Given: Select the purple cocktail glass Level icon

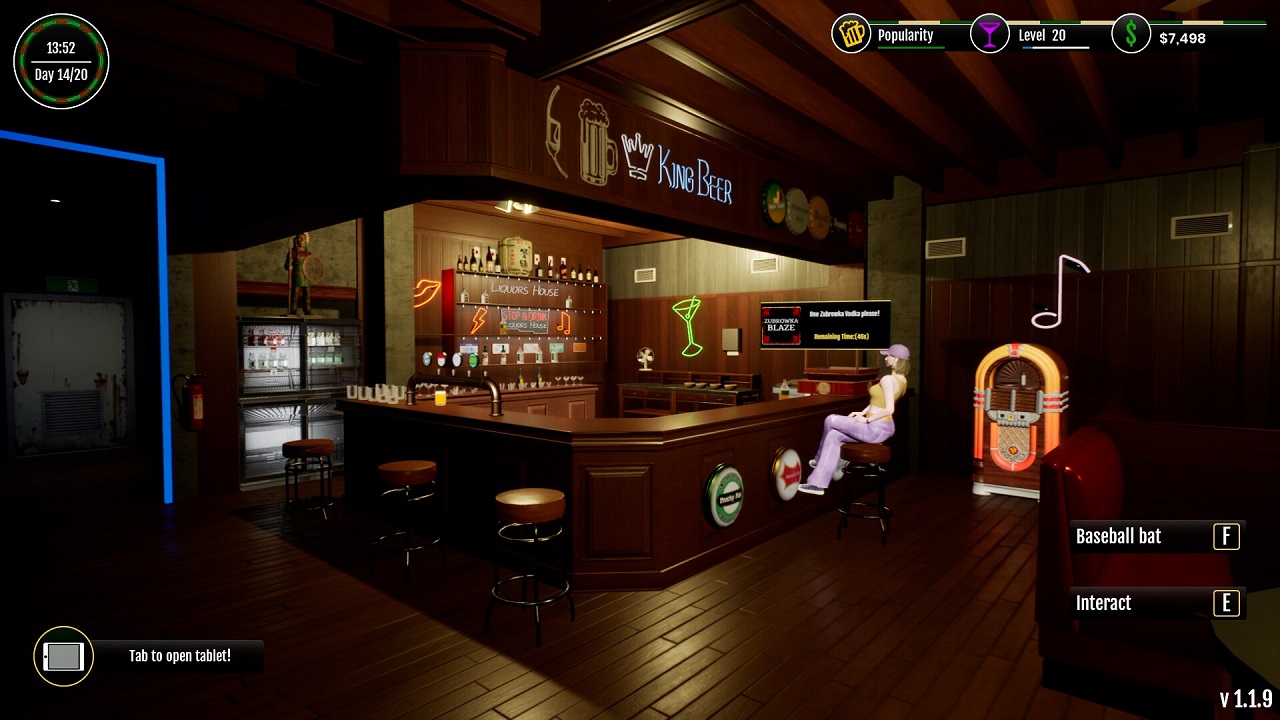Looking at the screenshot, I should pyautogui.click(x=989, y=34).
